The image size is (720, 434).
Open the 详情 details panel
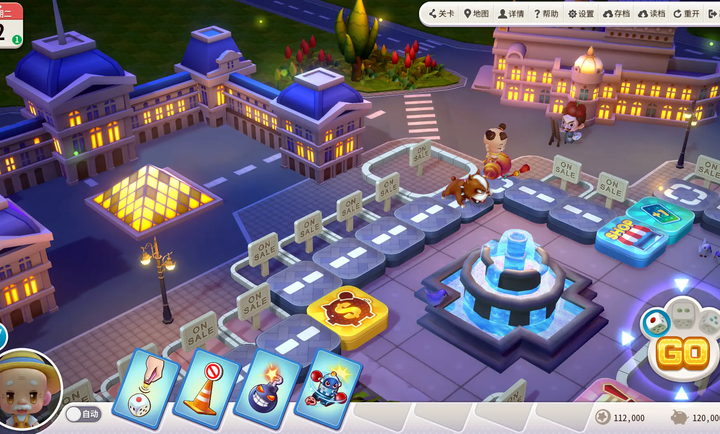coord(511,14)
